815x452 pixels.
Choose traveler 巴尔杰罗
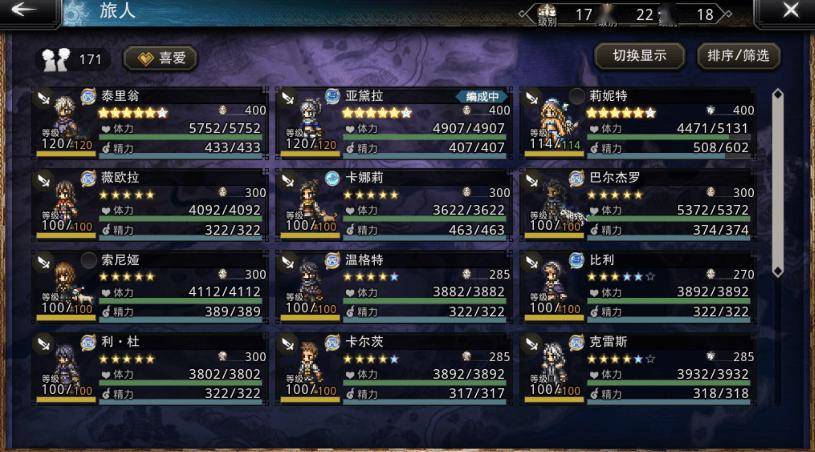coord(638,204)
